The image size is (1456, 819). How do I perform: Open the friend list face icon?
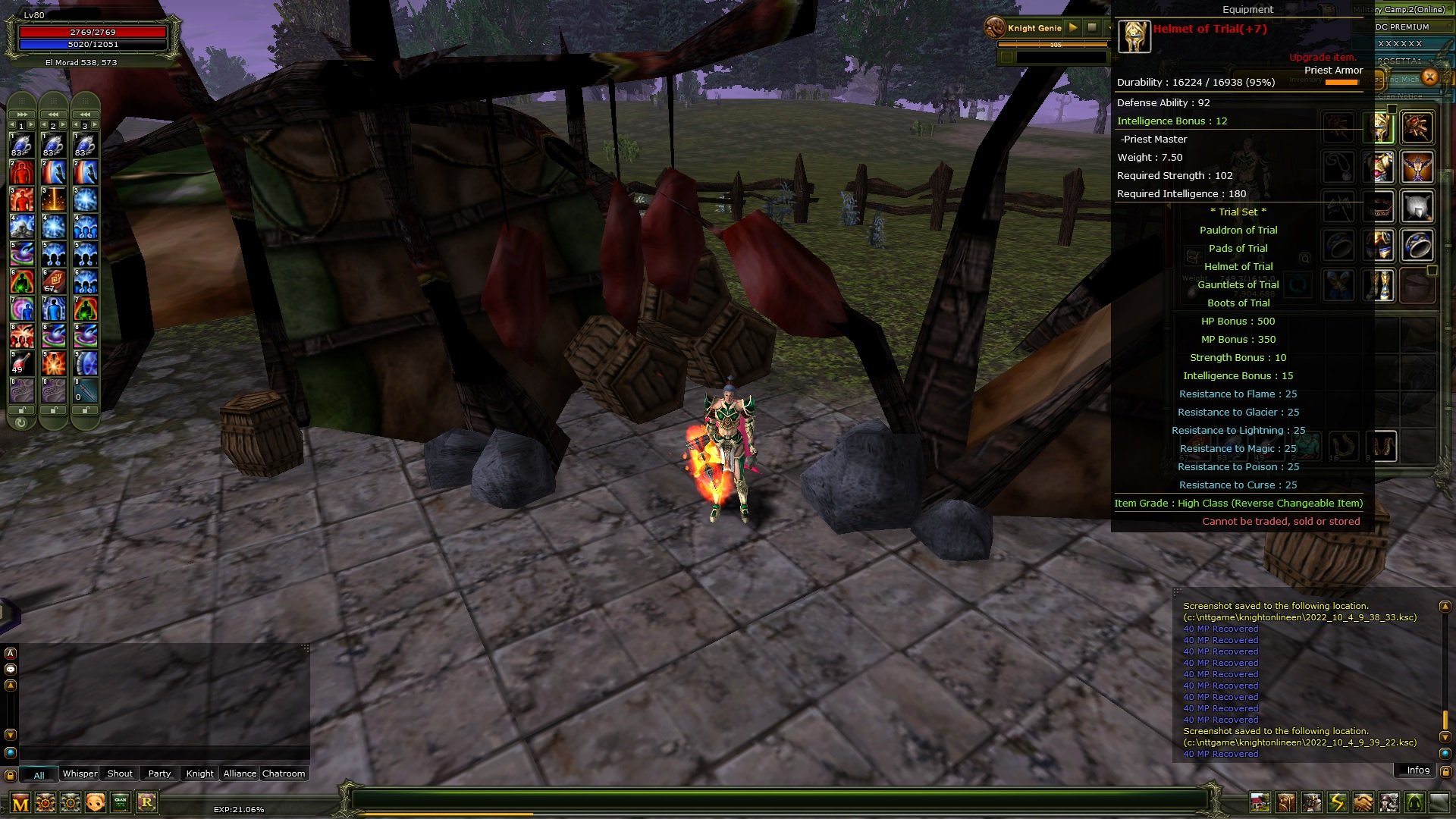click(x=94, y=800)
